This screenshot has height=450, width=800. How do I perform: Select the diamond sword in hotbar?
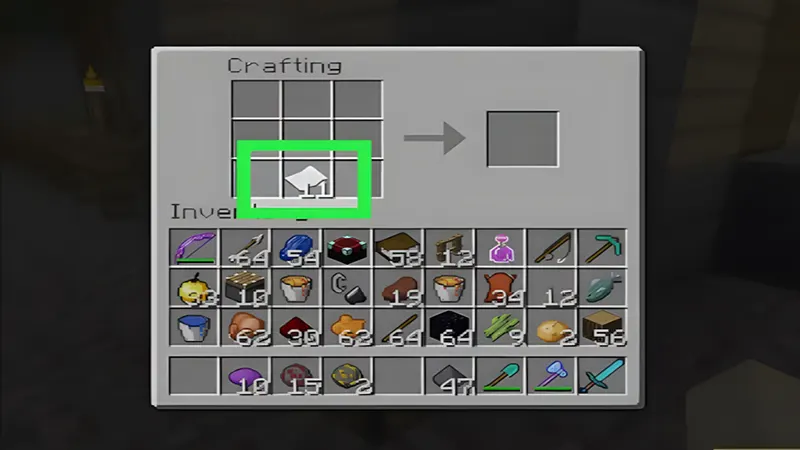603,376
